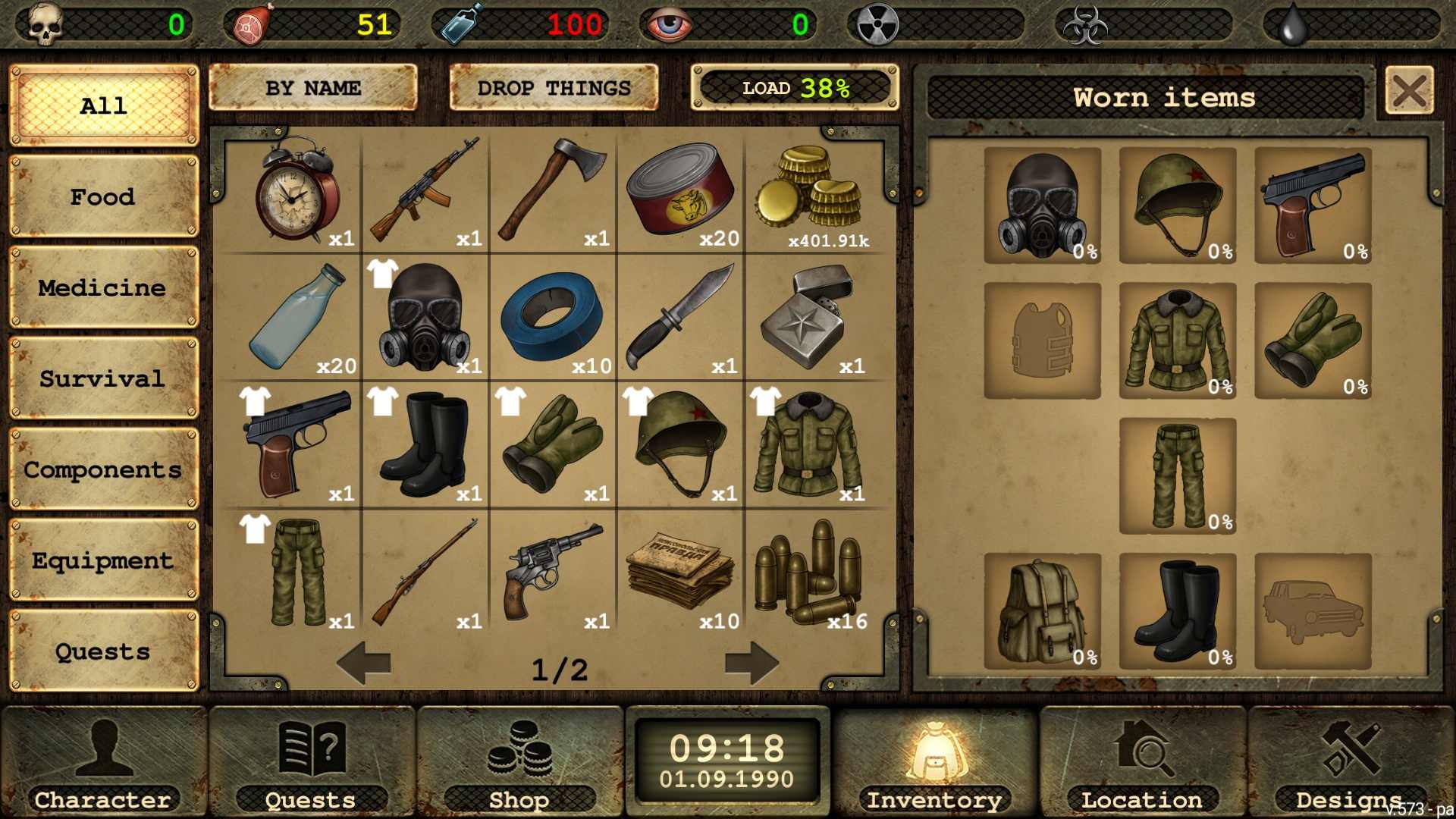Image resolution: width=1456 pixels, height=819 pixels.
Task: Select the star-engraved lighter slot
Action: coord(808,318)
